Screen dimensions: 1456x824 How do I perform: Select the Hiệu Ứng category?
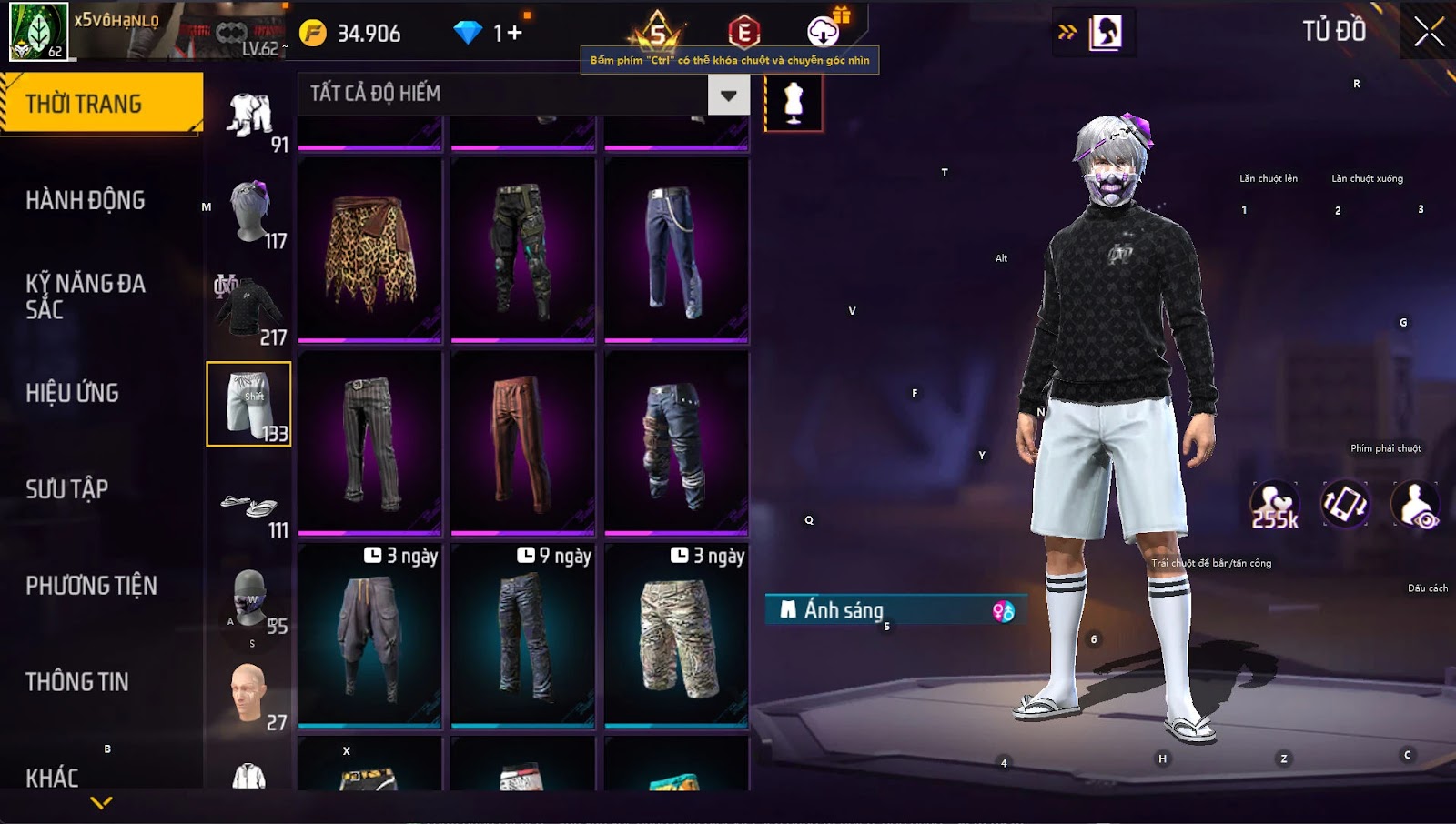point(73,393)
